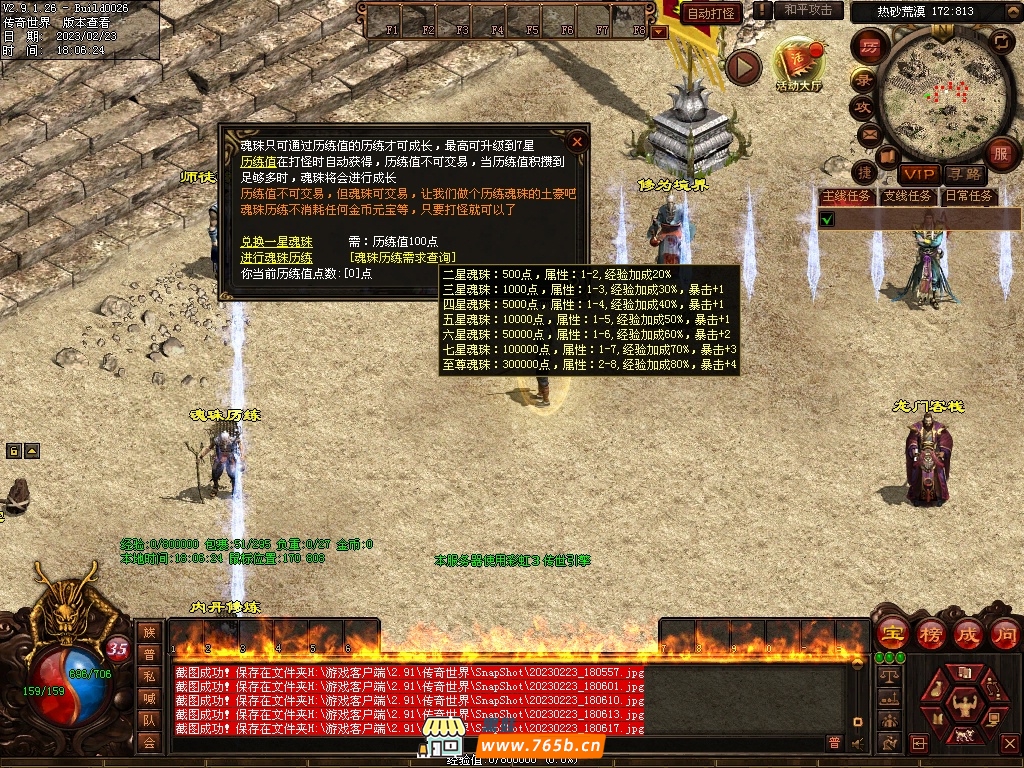Close the soul bead dialog
Image resolution: width=1024 pixels, height=768 pixels.
click(577, 141)
